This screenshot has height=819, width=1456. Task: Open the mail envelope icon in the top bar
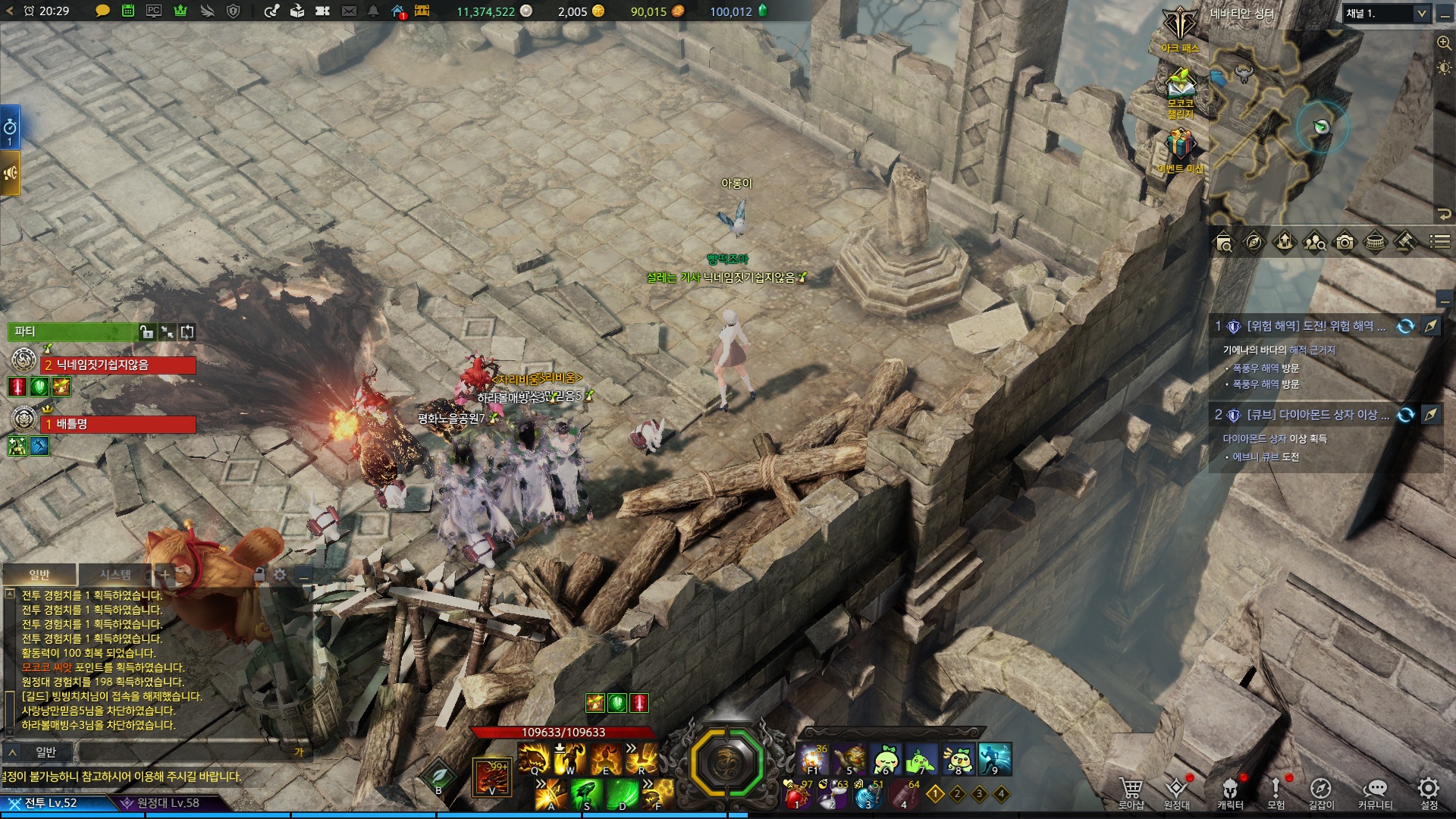coord(349,11)
